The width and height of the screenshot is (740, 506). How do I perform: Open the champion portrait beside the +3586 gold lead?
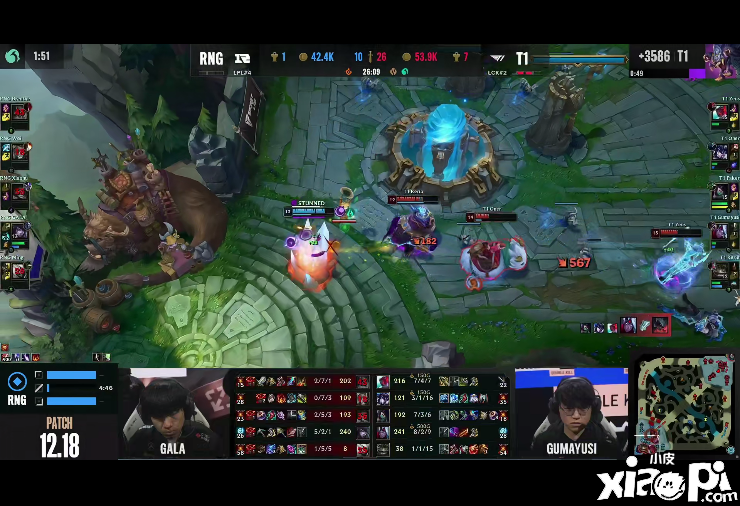click(x=719, y=60)
